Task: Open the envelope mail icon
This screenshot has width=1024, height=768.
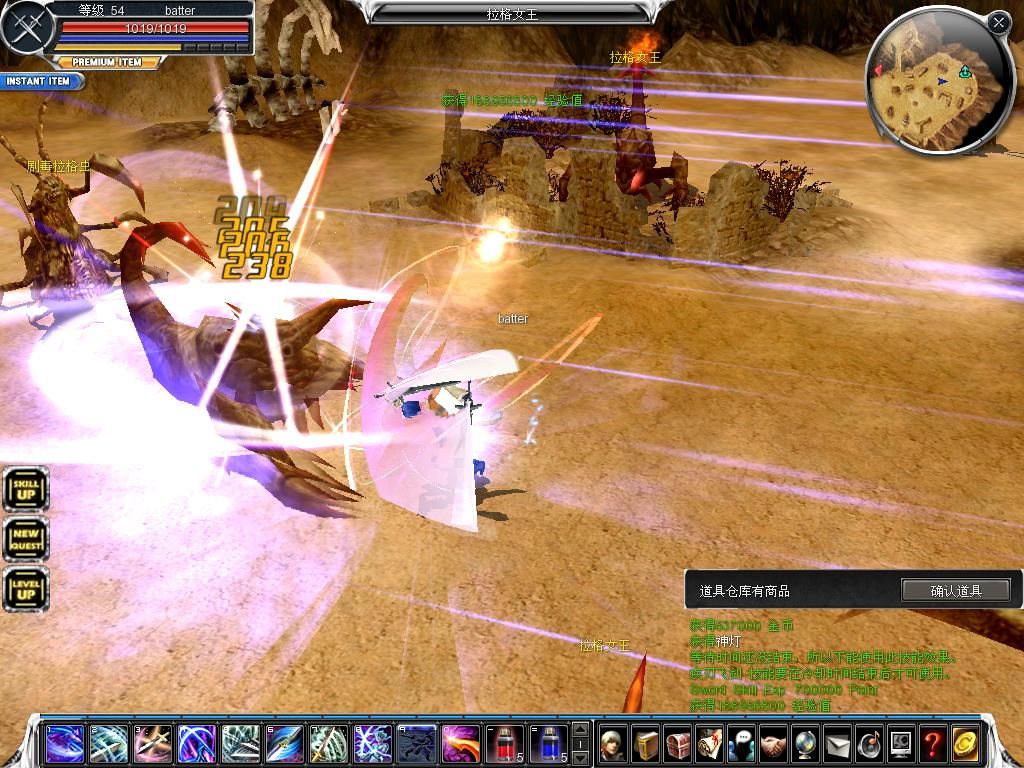Action: point(837,744)
